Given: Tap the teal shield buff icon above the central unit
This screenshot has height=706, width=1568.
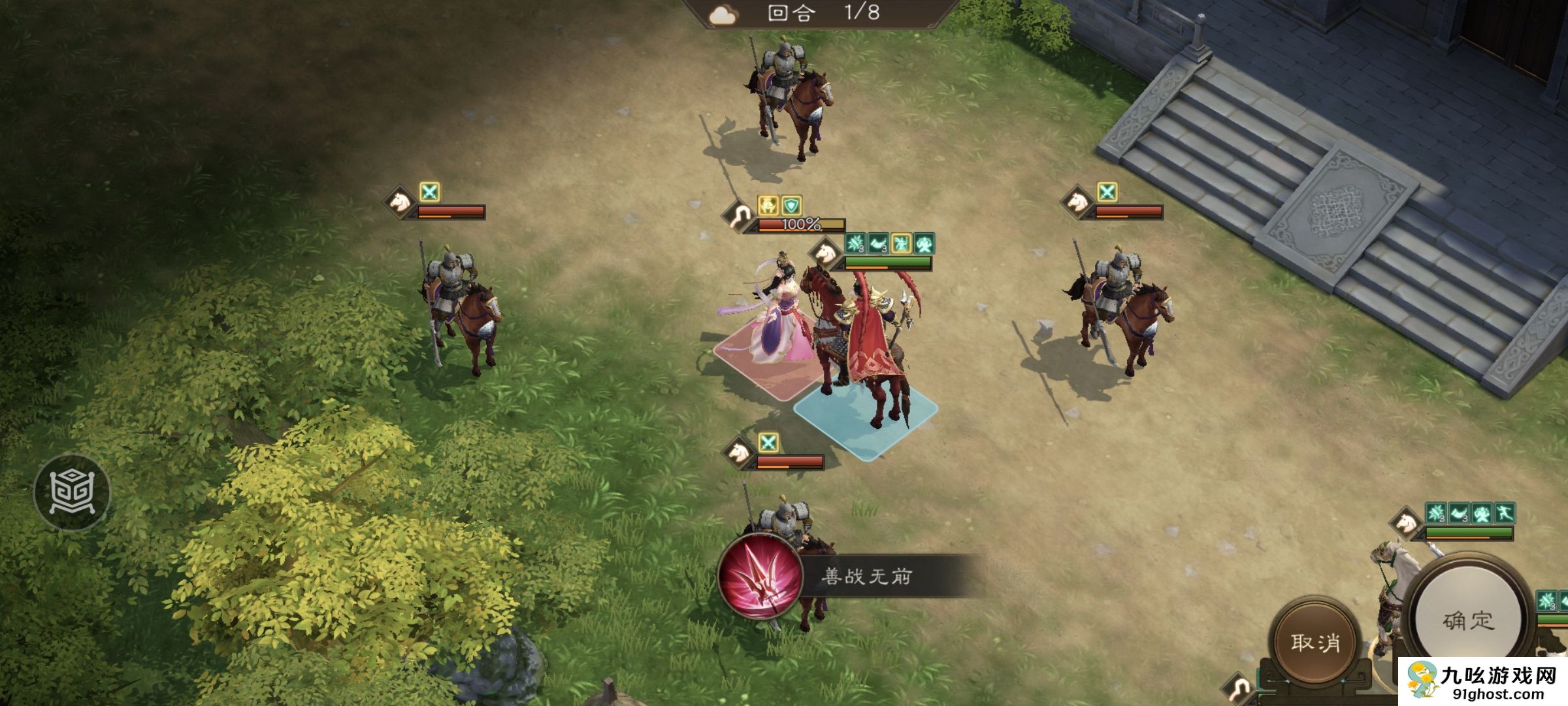Looking at the screenshot, I should [x=791, y=206].
